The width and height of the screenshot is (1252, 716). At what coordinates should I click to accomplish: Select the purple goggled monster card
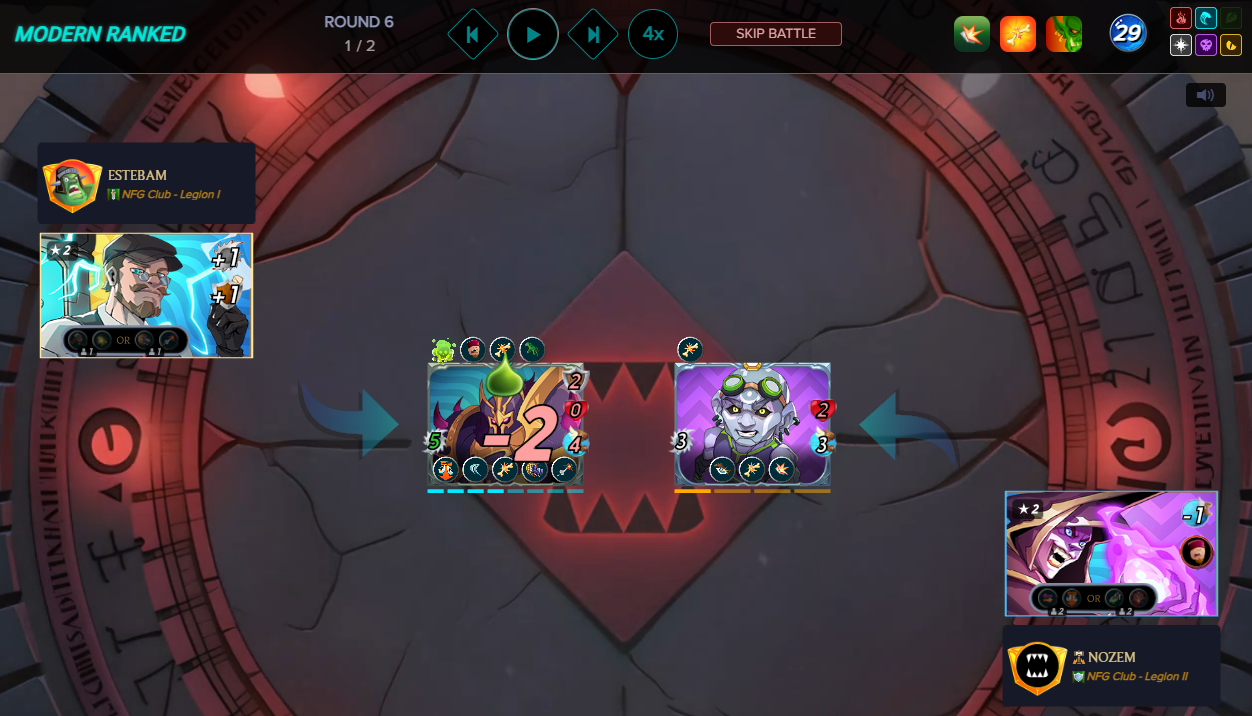point(752,424)
